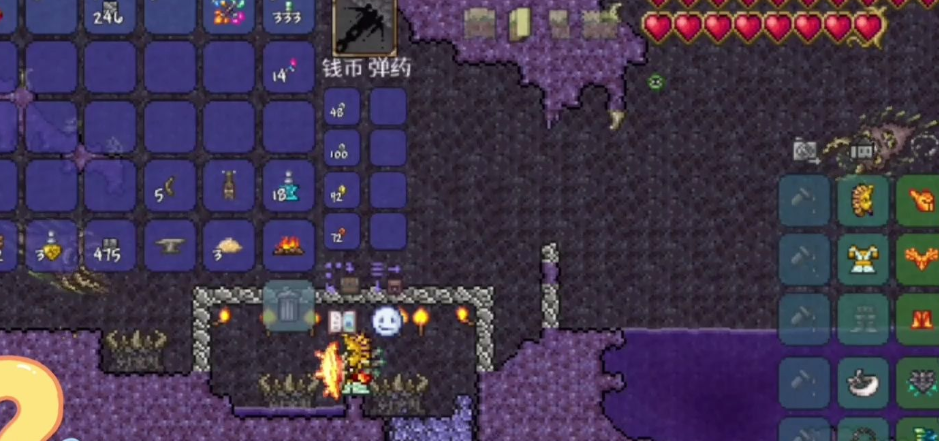Image resolution: width=939 pixels, height=441 pixels.
Task: Select the campfire inventory slot
Action: (289, 245)
